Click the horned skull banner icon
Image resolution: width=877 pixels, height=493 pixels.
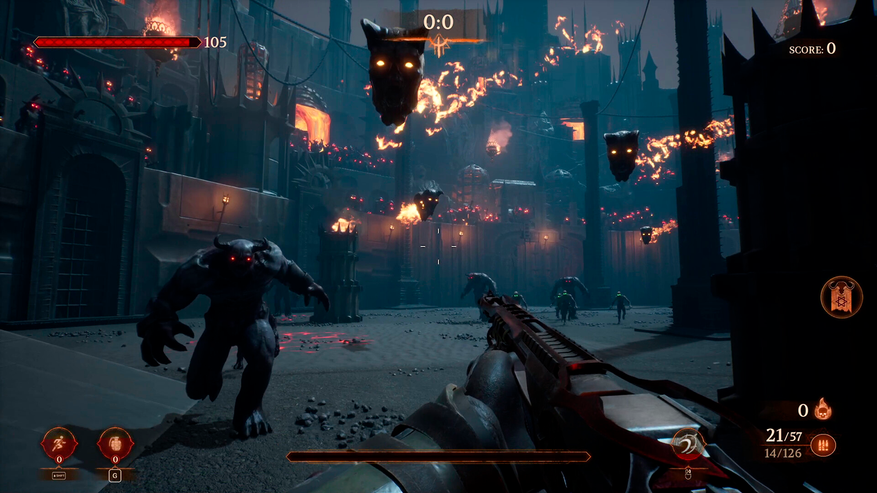(841, 297)
